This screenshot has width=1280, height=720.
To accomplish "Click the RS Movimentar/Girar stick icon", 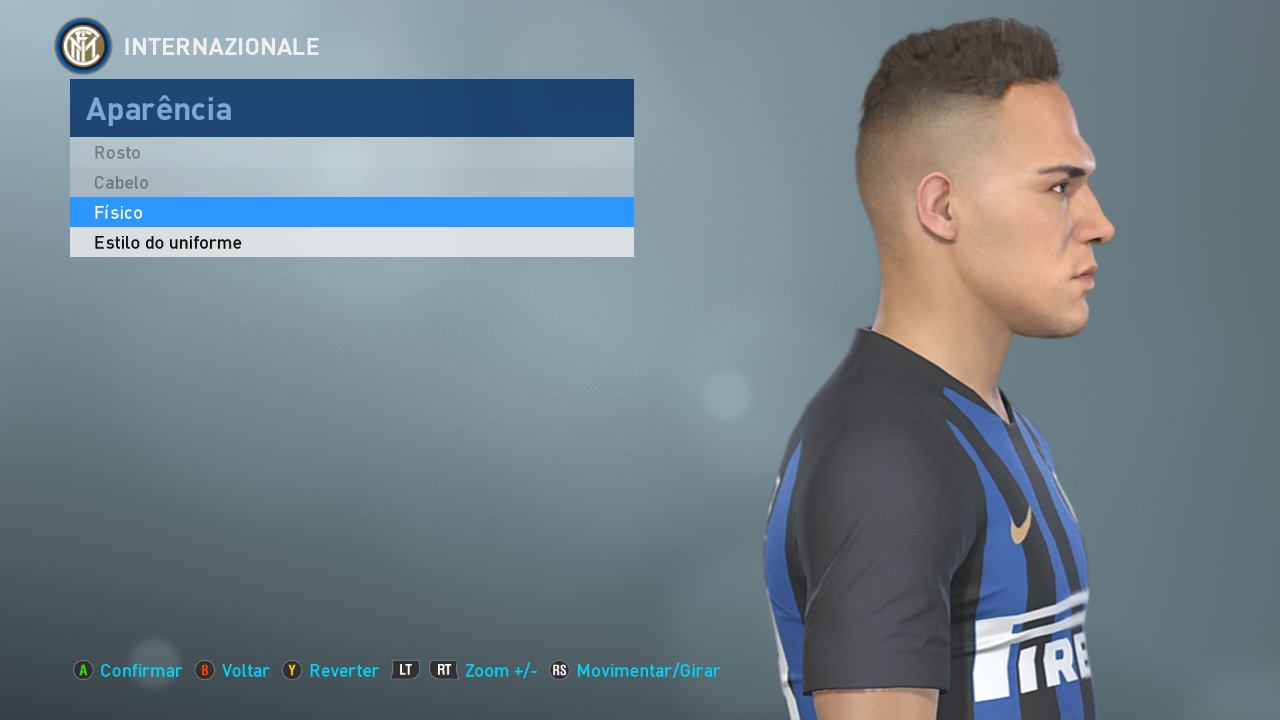I will click(x=560, y=671).
